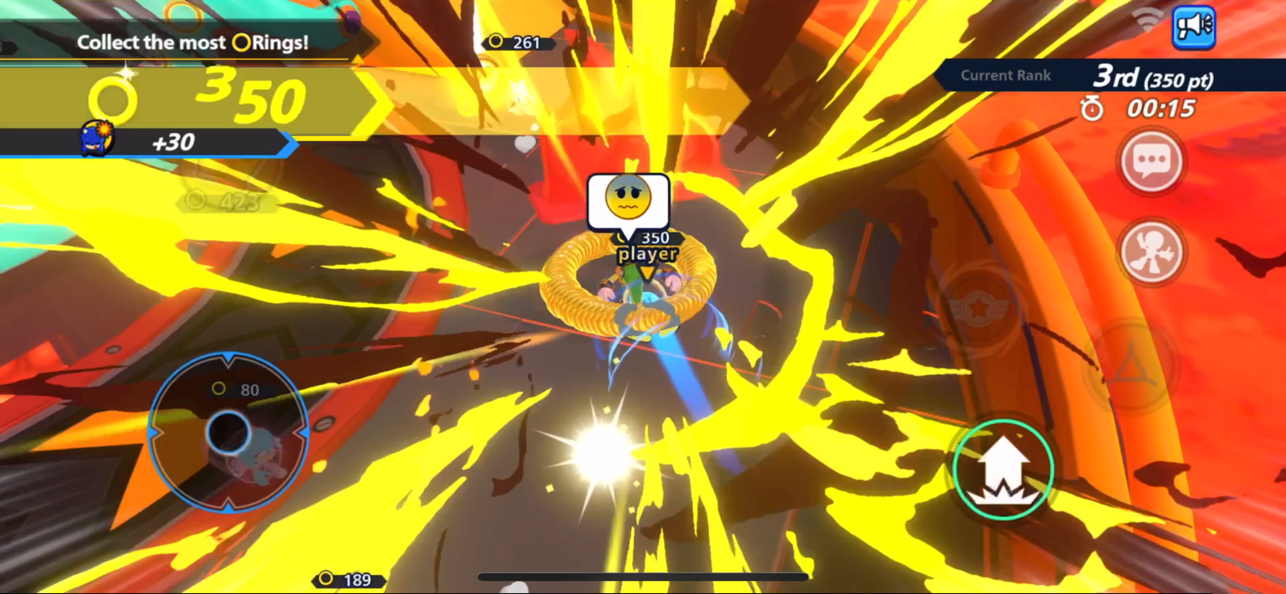Image resolution: width=1286 pixels, height=594 pixels.
Task: Tap the jump arrow button
Action: [1003, 468]
